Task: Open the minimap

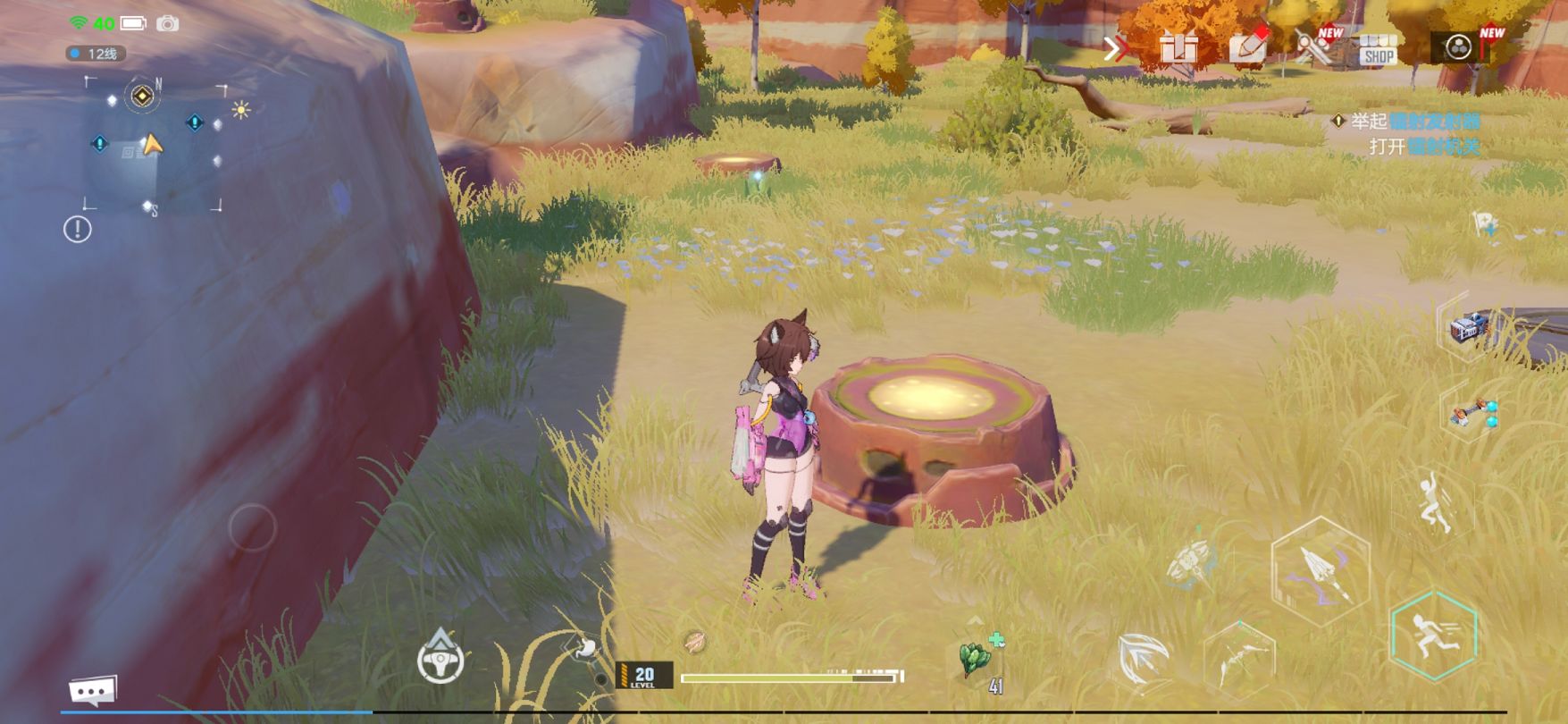Action: coord(154,145)
